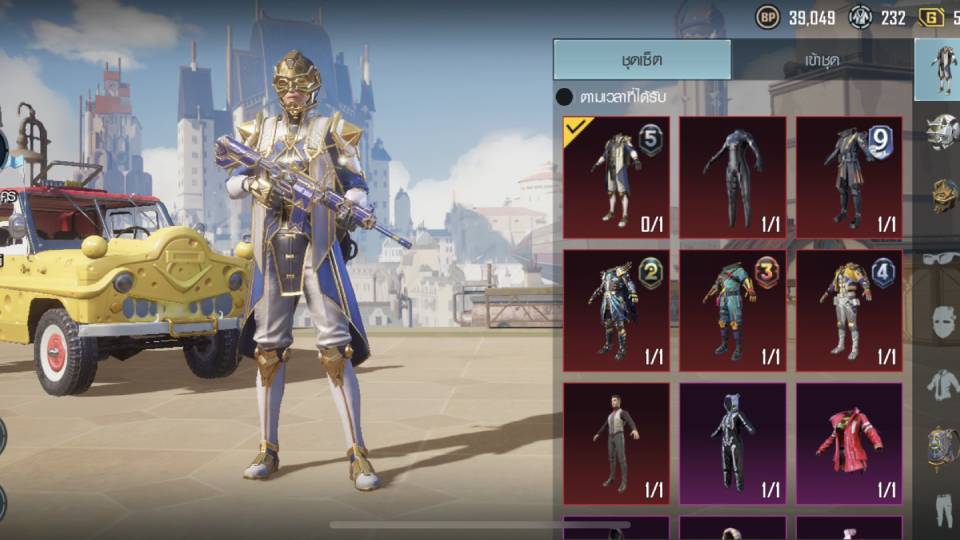Open the spiked helmet category

tap(941, 132)
